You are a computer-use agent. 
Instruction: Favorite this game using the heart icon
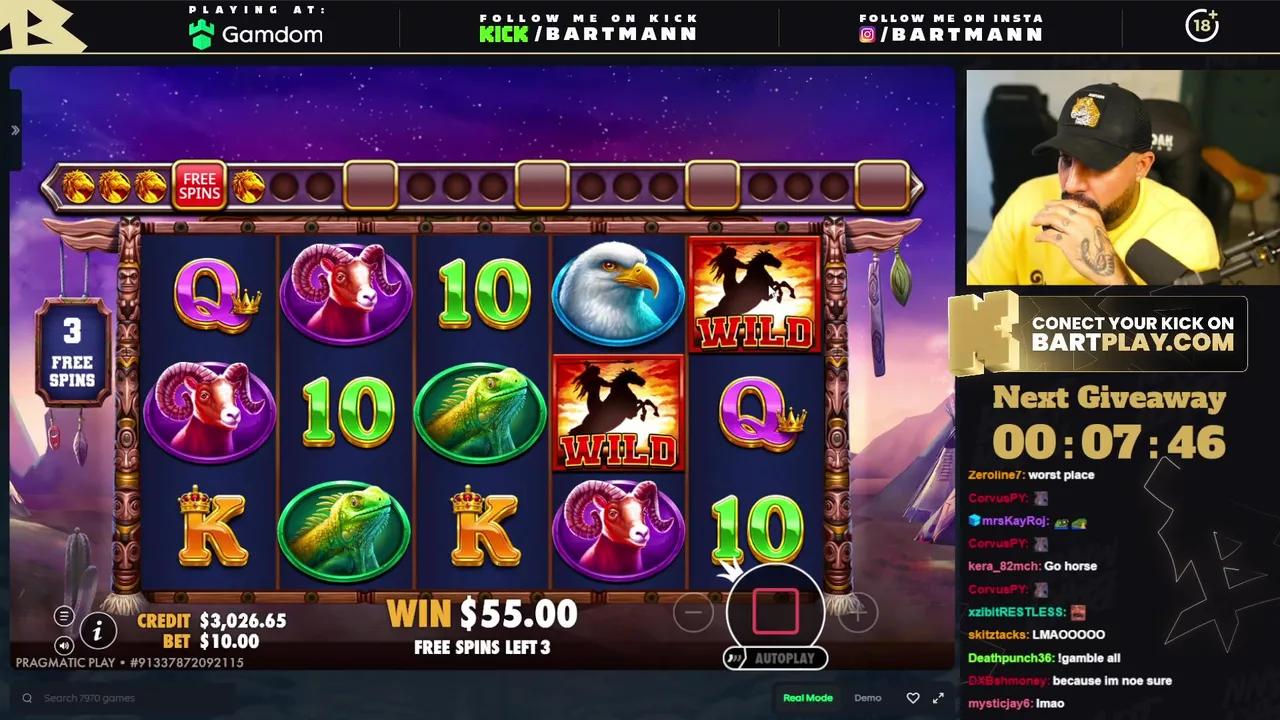(911, 697)
